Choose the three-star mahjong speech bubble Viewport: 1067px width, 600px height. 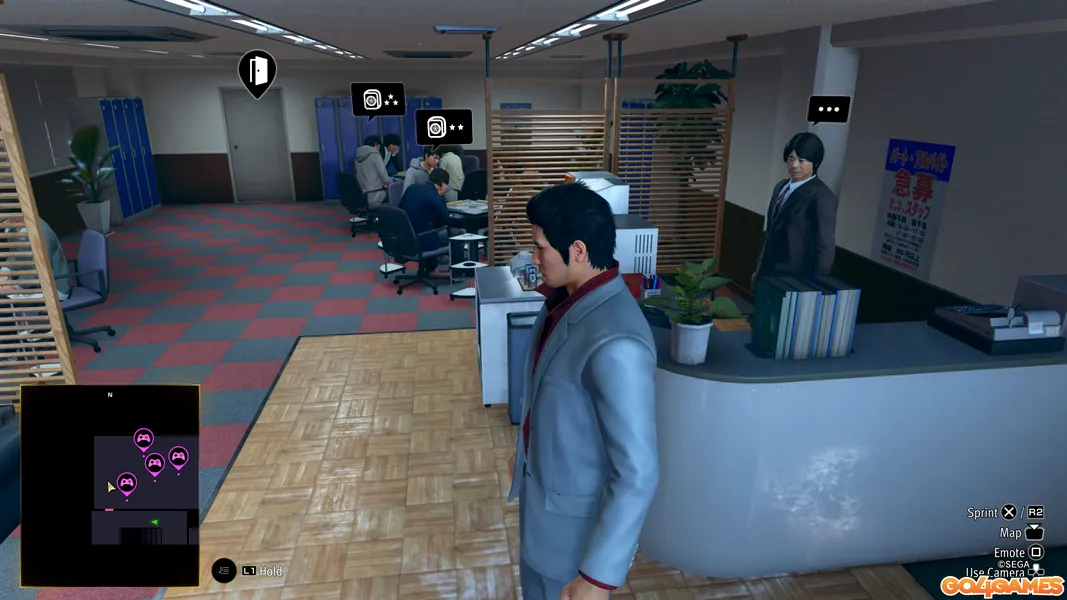[378, 100]
